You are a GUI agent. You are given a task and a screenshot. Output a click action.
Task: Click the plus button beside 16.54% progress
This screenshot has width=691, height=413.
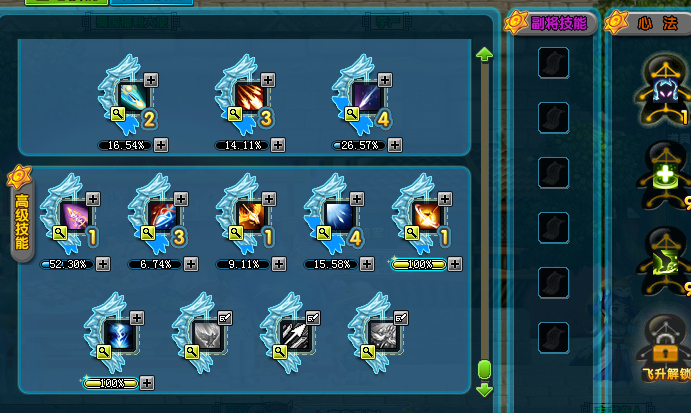click(161, 145)
